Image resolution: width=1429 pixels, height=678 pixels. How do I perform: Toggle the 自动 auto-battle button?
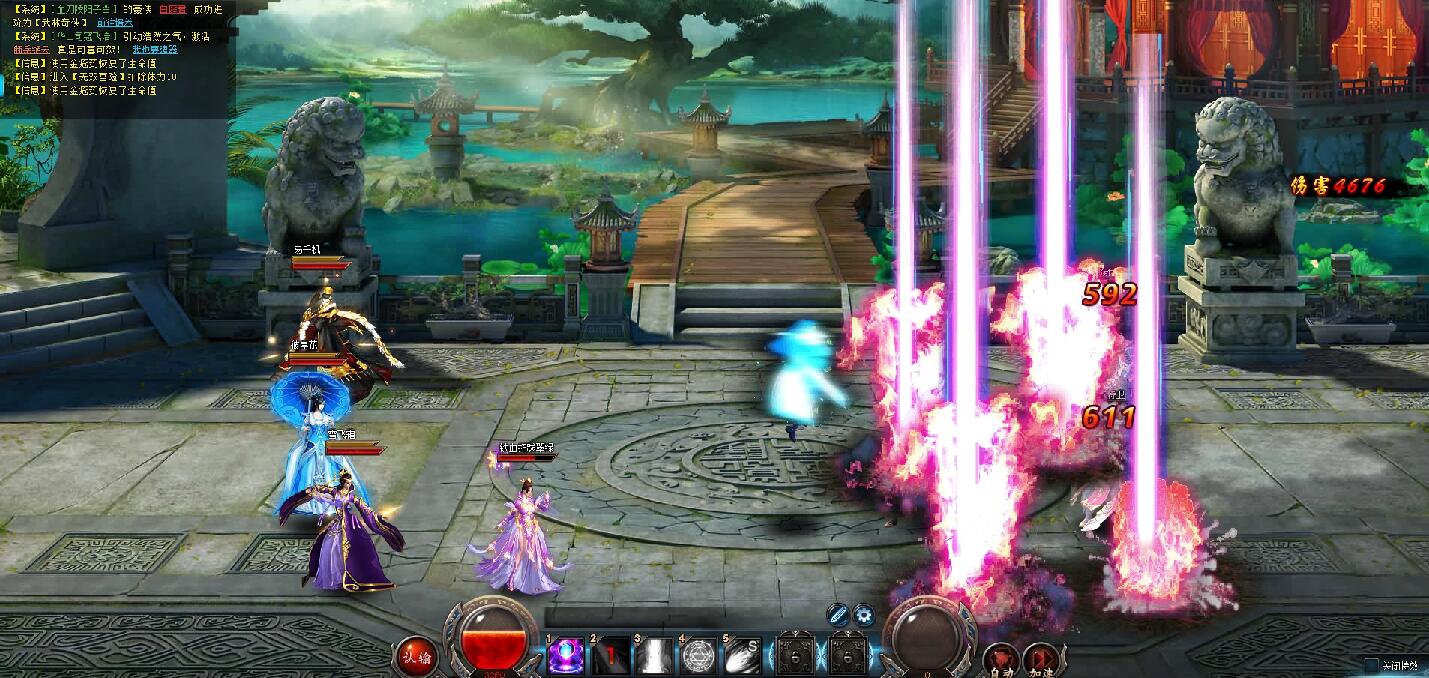1000,658
